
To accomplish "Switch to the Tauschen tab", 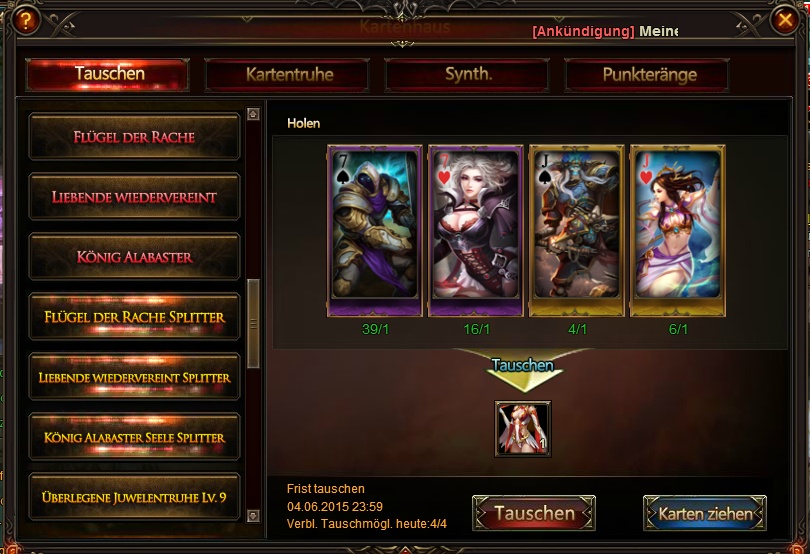I will [108, 74].
